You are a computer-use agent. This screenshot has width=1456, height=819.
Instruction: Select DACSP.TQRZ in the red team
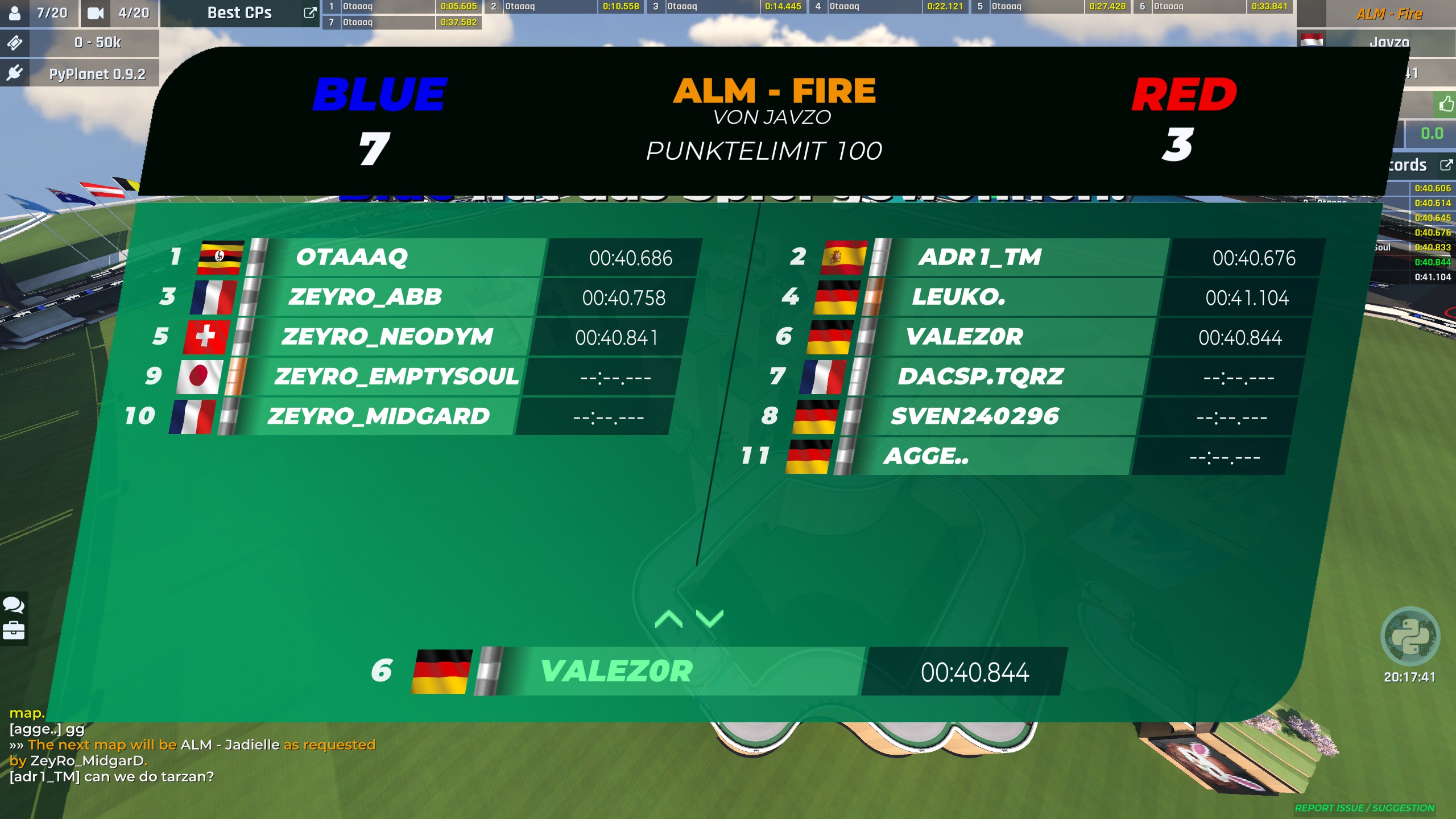[981, 377]
